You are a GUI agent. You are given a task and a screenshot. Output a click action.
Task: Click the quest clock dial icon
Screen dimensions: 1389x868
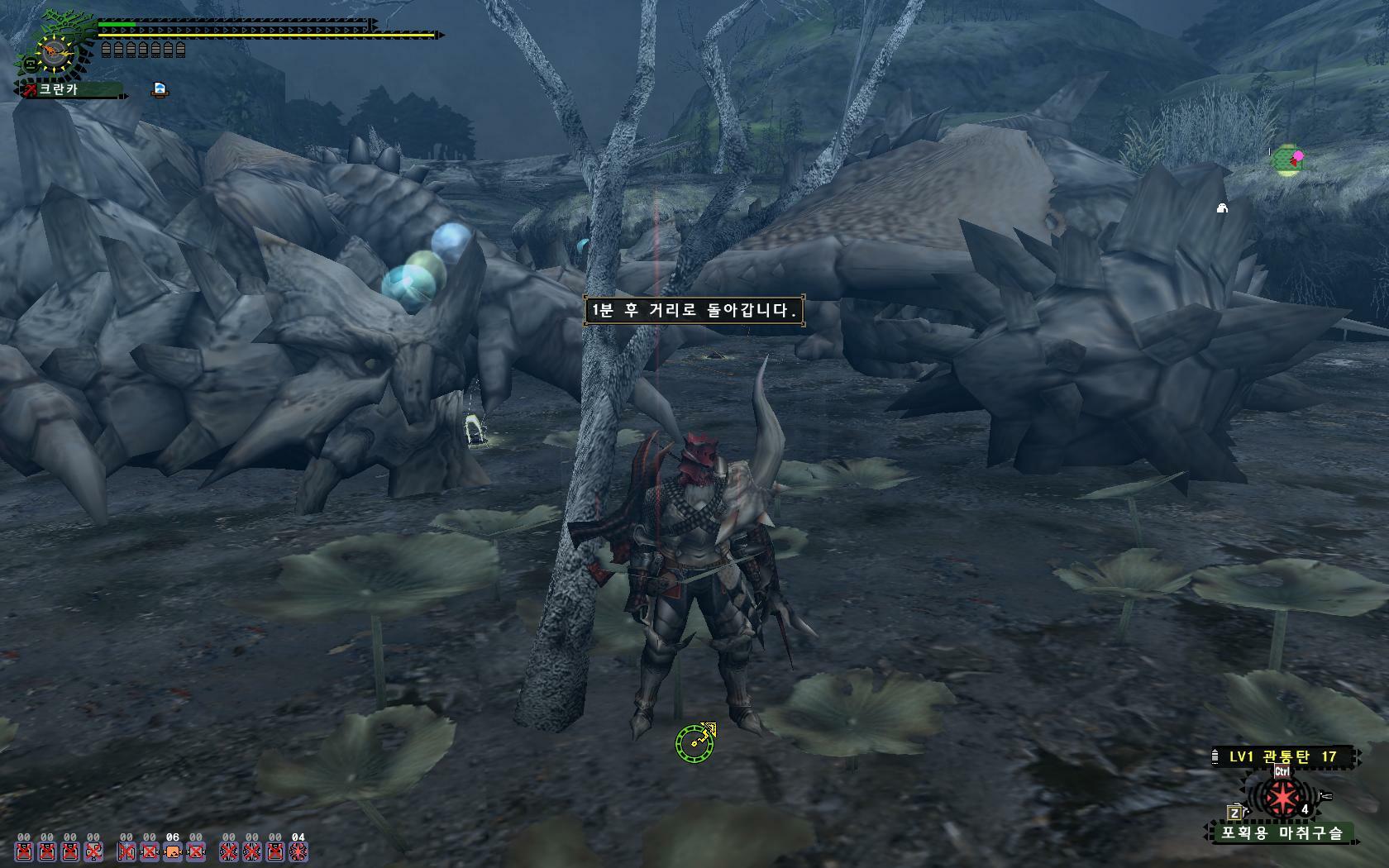coord(55,53)
